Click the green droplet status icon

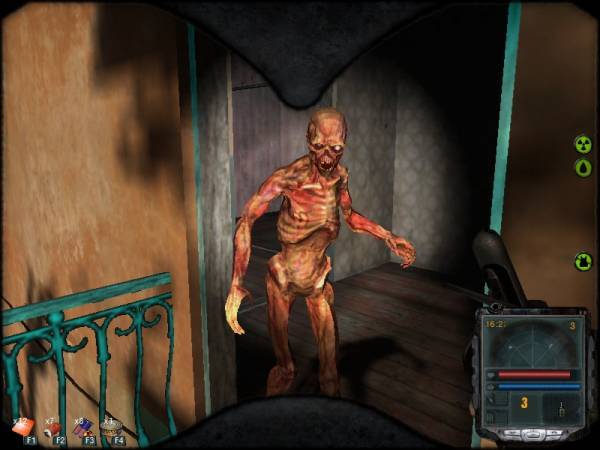(x=583, y=167)
